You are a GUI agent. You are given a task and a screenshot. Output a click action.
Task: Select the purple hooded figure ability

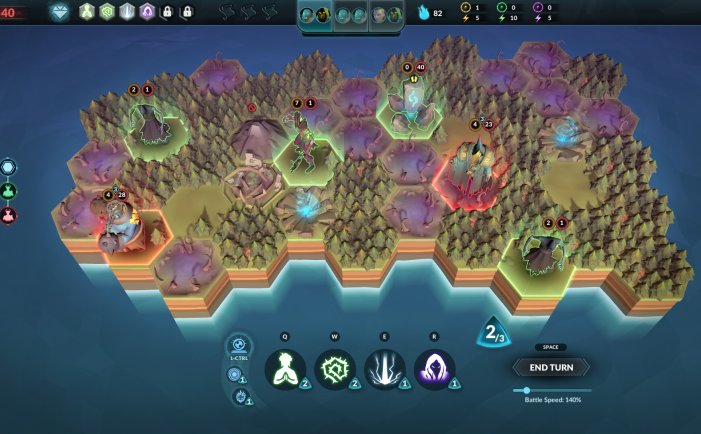pyautogui.click(x=435, y=368)
